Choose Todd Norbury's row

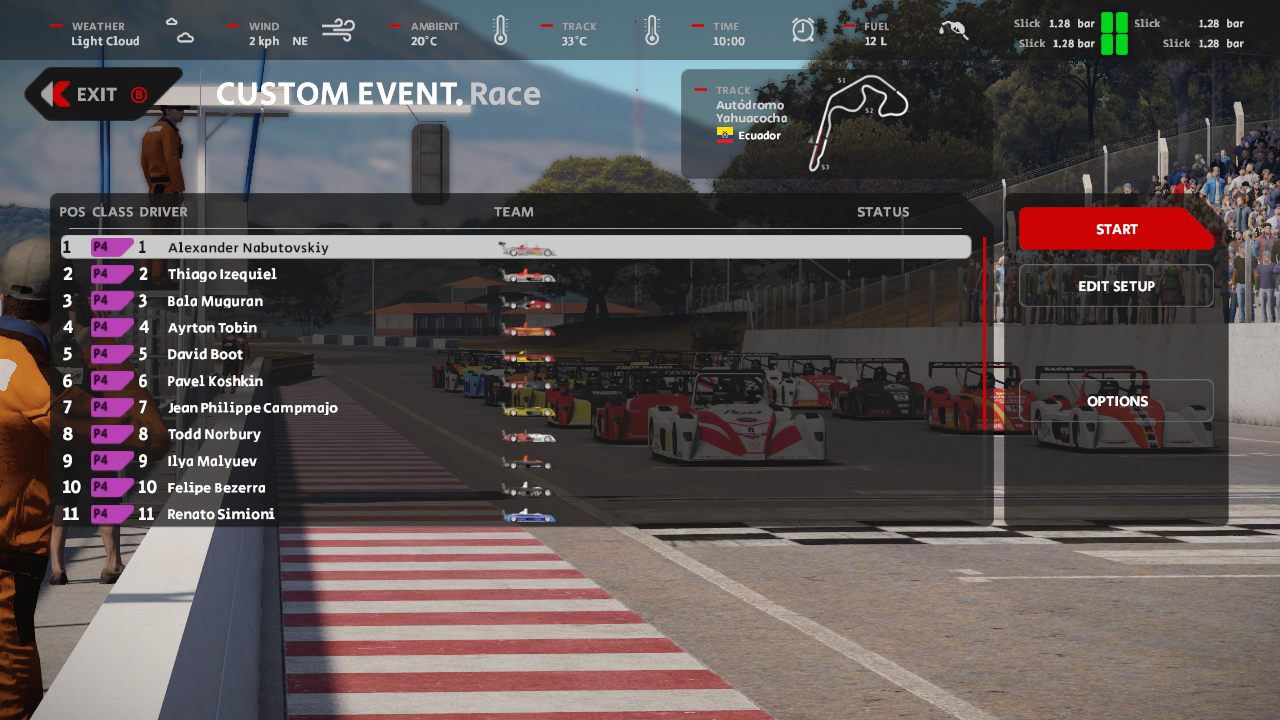(214, 434)
